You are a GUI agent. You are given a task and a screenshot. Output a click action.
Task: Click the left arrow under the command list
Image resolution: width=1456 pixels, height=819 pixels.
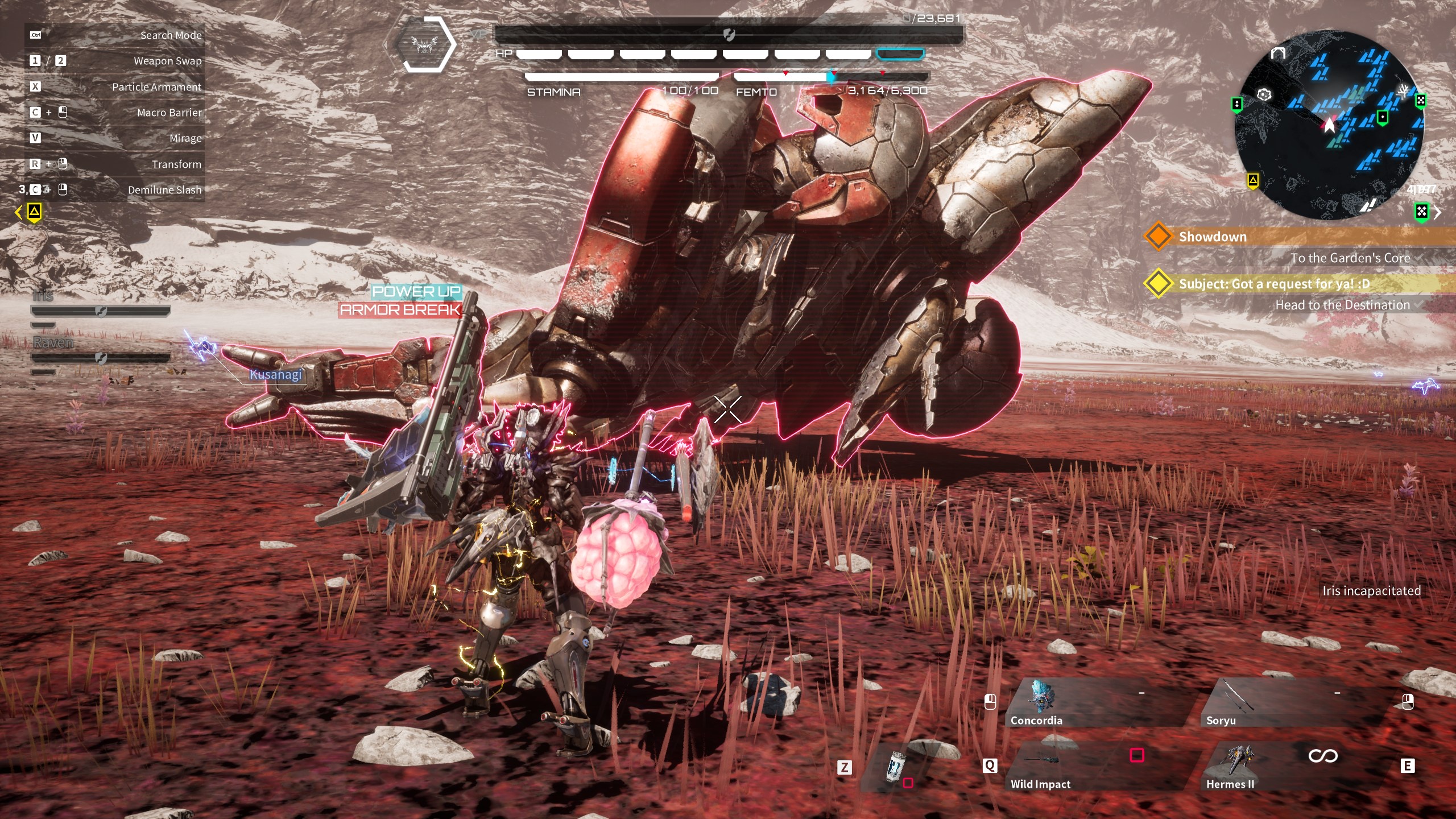pos(18,213)
